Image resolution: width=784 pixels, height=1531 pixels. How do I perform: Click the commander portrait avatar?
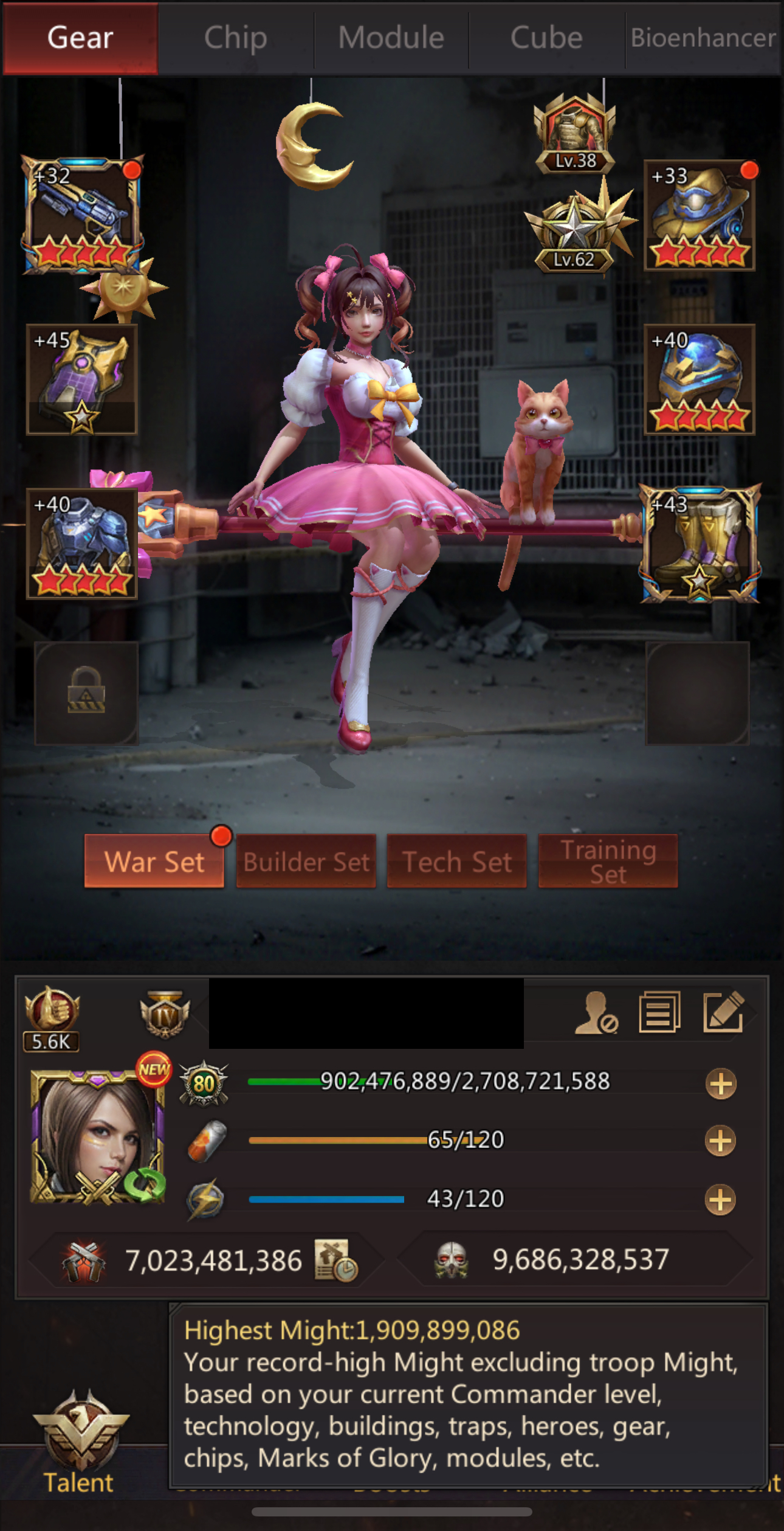pos(97,1137)
